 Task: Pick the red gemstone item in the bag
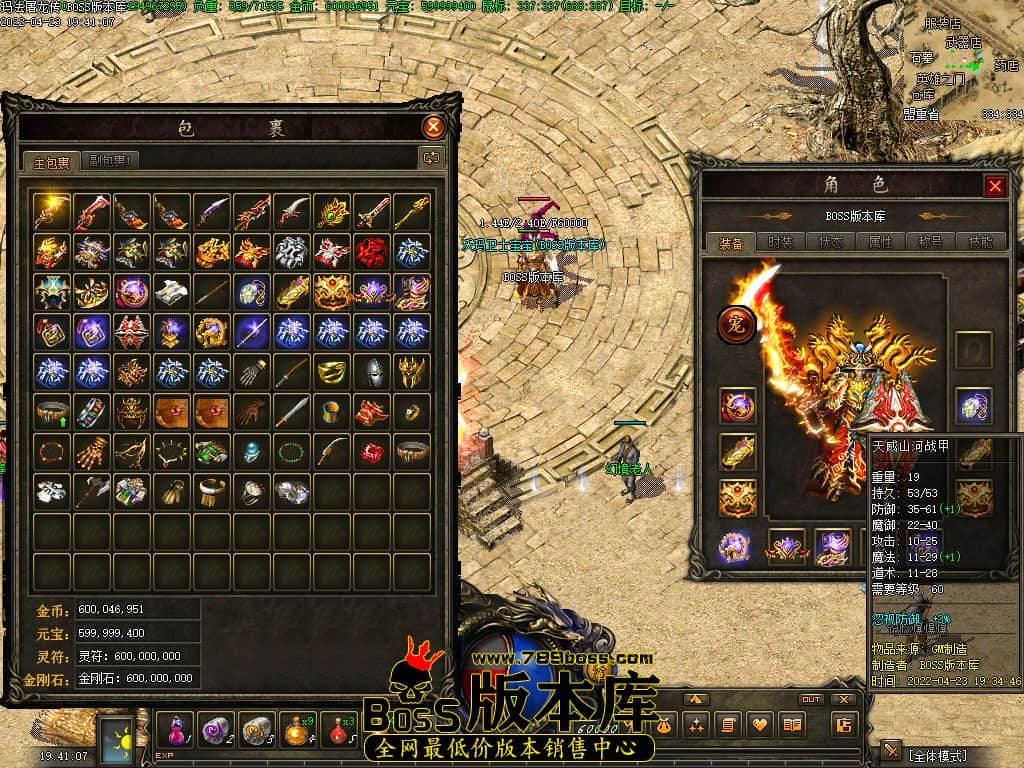371,452
